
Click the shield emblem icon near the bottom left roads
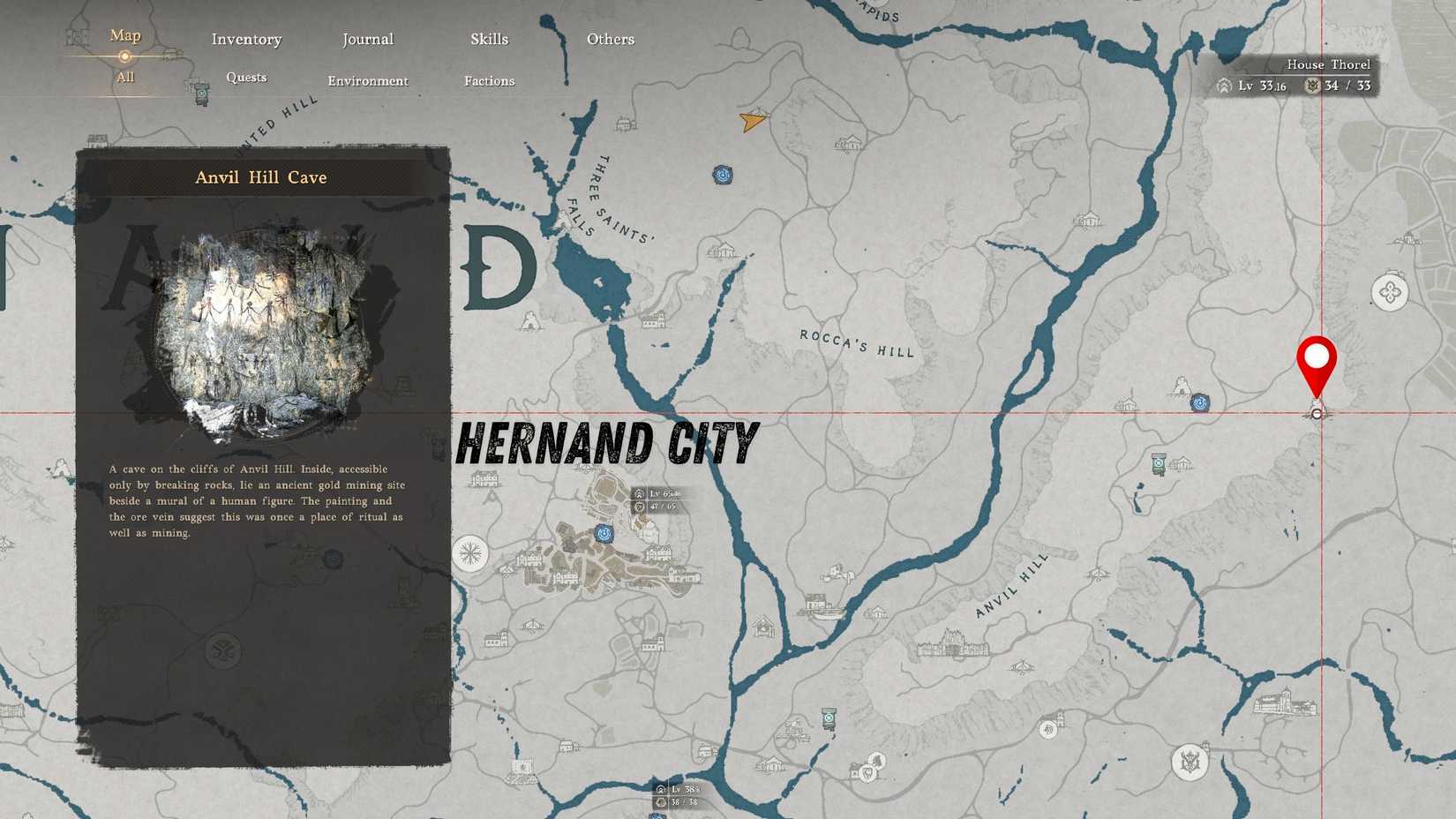pyautogui.click(x=867, y=772)
